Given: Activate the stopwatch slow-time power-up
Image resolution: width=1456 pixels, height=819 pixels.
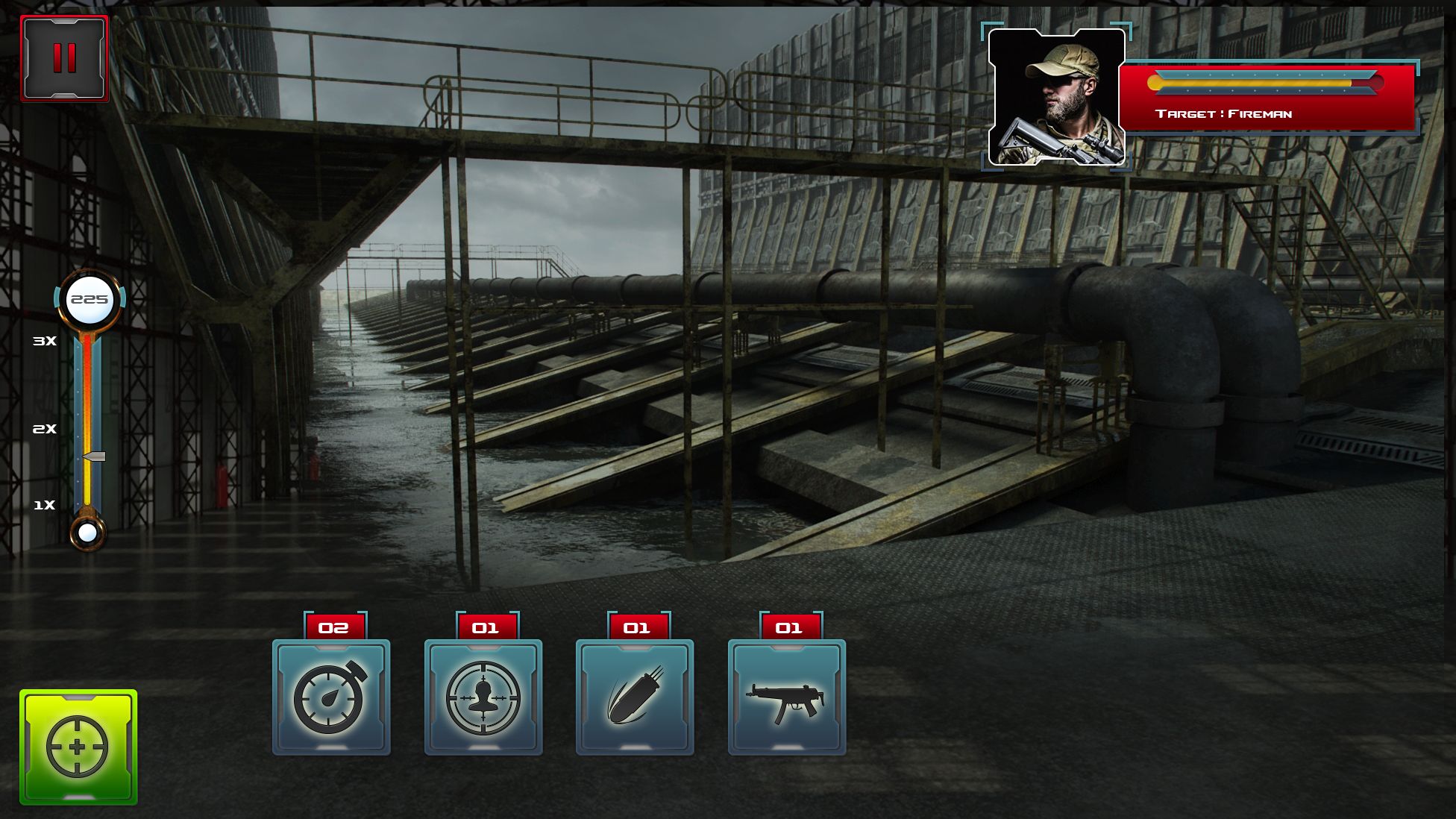Looking at the screenshot, I should click(x=331, y=697).
